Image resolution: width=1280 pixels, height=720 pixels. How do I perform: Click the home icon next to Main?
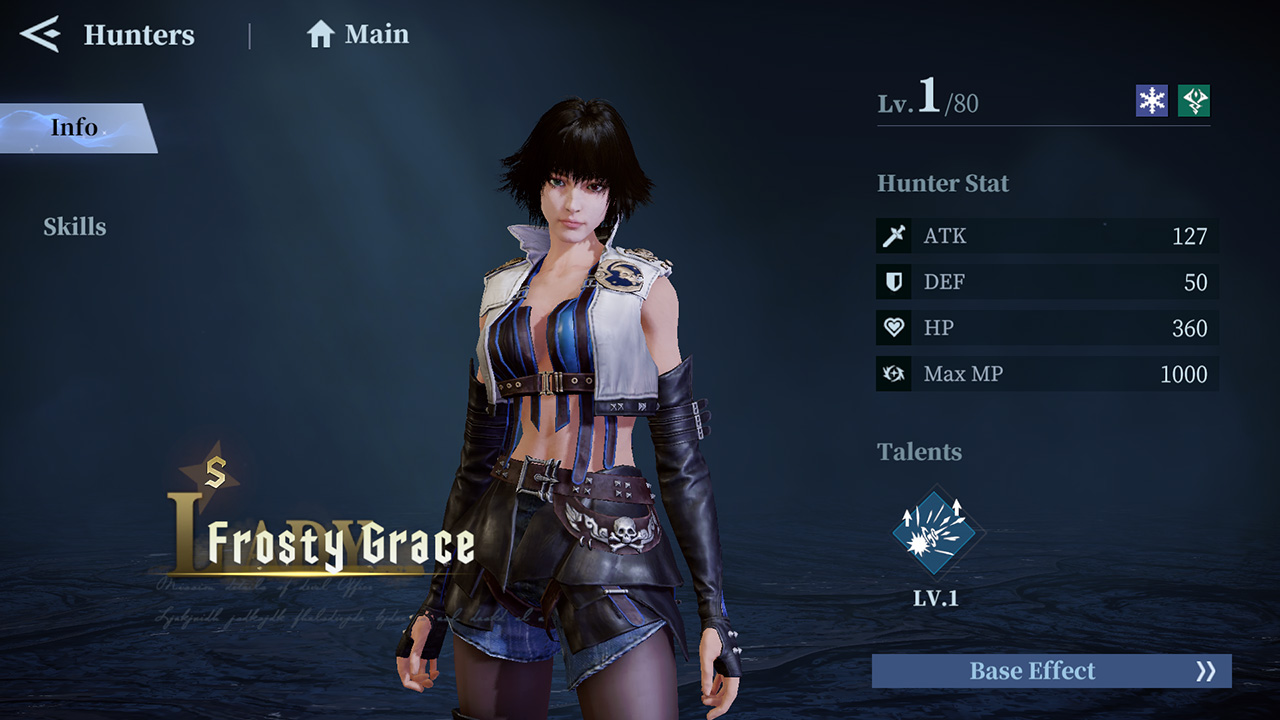(x=318, y=34)
